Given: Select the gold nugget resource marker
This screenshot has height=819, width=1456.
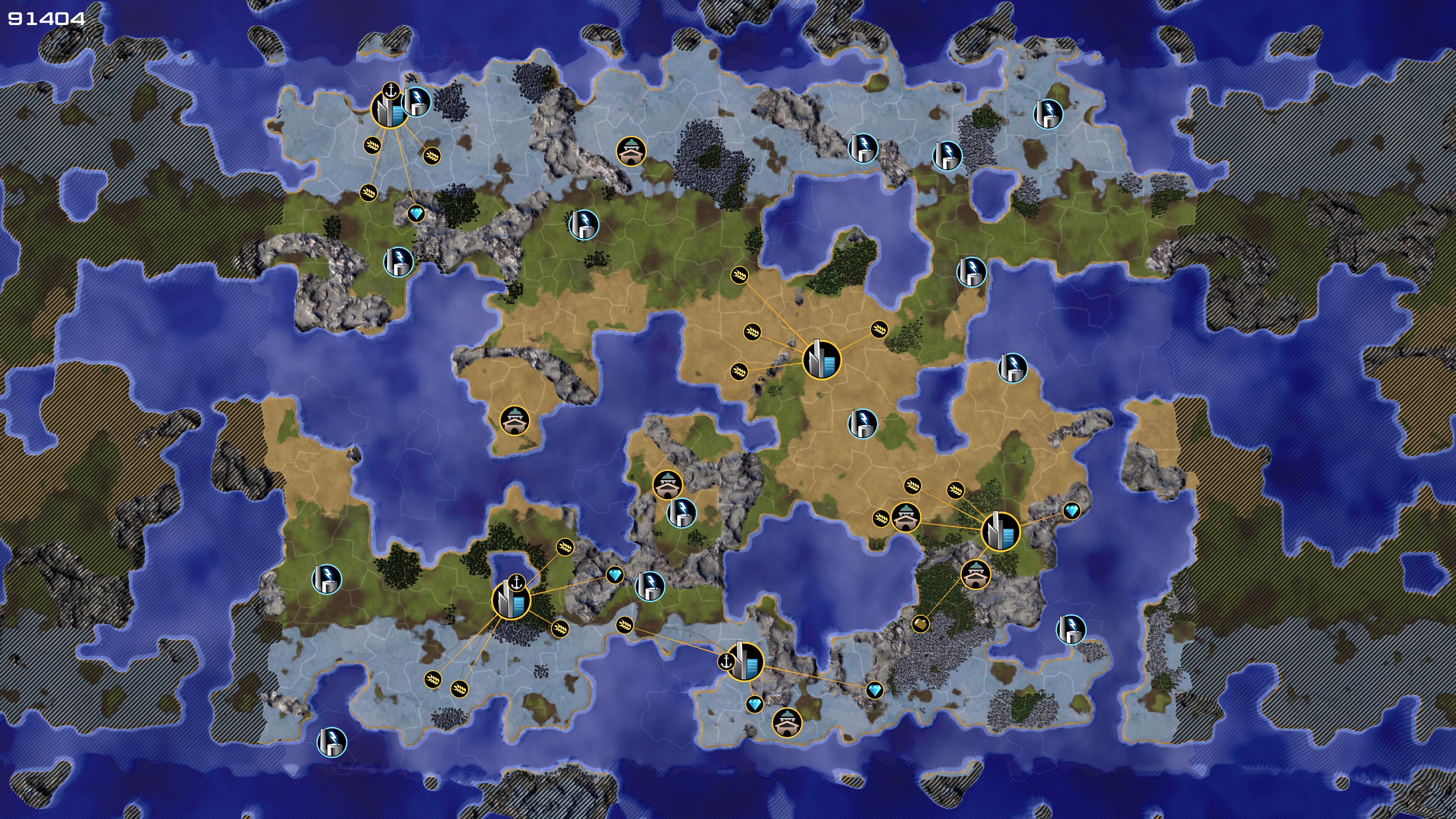Looking at the screenshot, I should click(920, 624).
